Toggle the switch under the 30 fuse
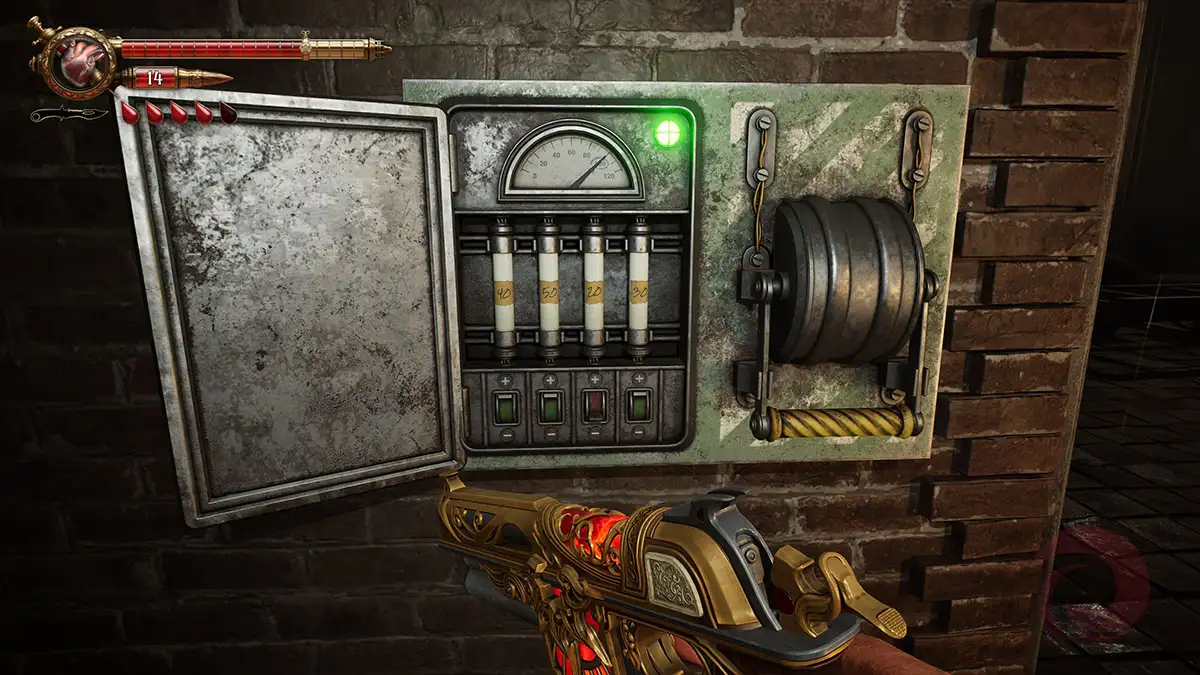The height and width of the screenshot is (675, 1200). tap(638, 406)
